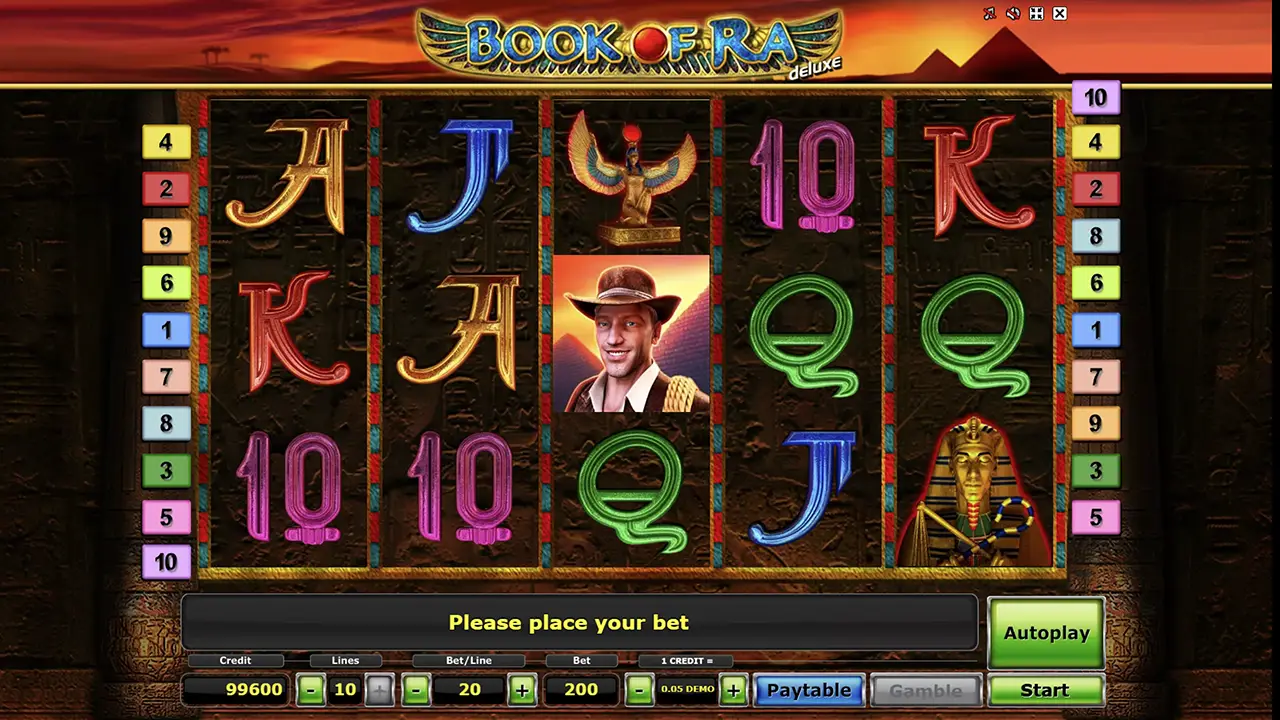Increase the number of Lines
The height and width of the screenshot is (720, 1280).
pos(379,690)
